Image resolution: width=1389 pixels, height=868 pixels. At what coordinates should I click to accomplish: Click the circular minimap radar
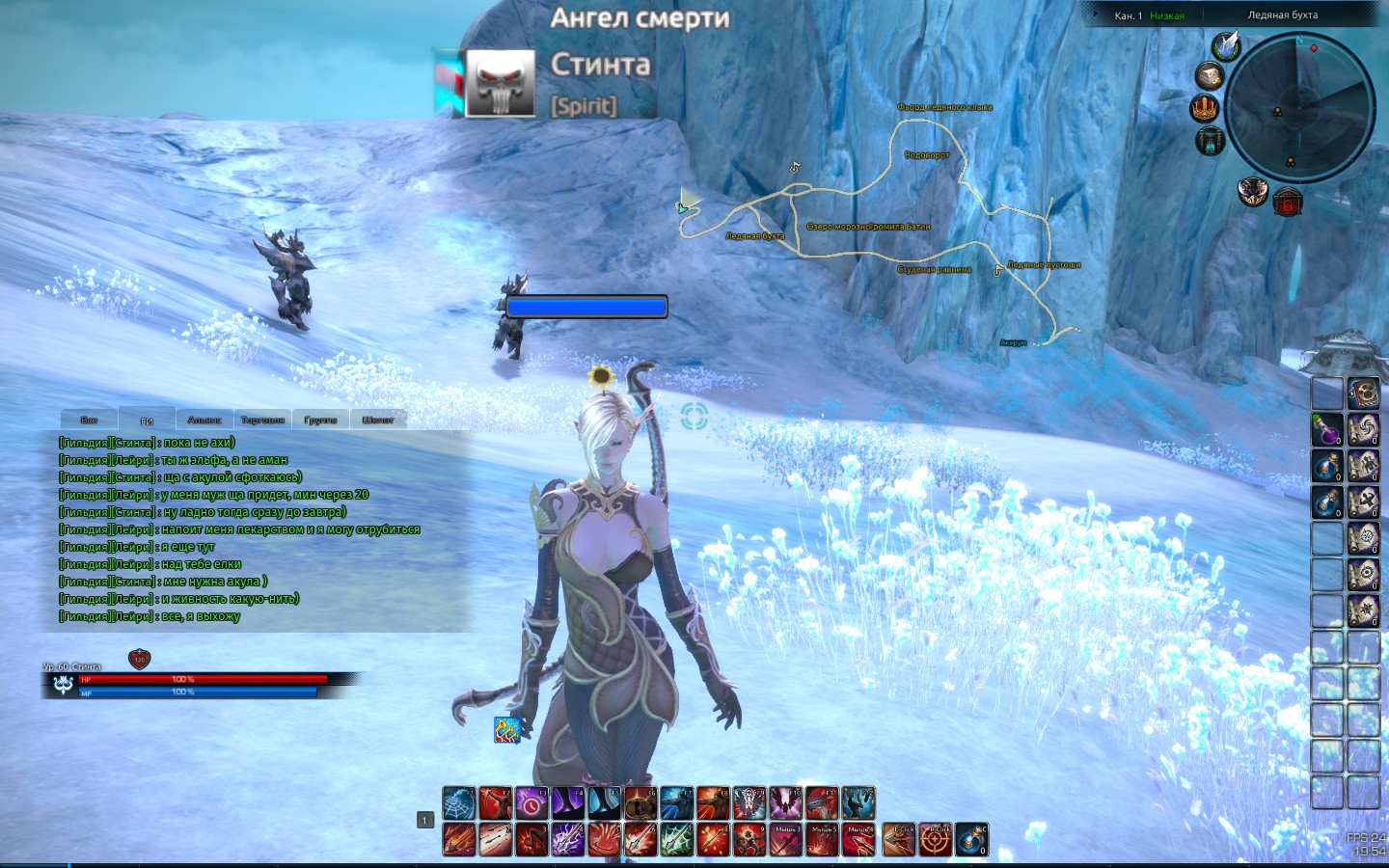coord(1299,106)
